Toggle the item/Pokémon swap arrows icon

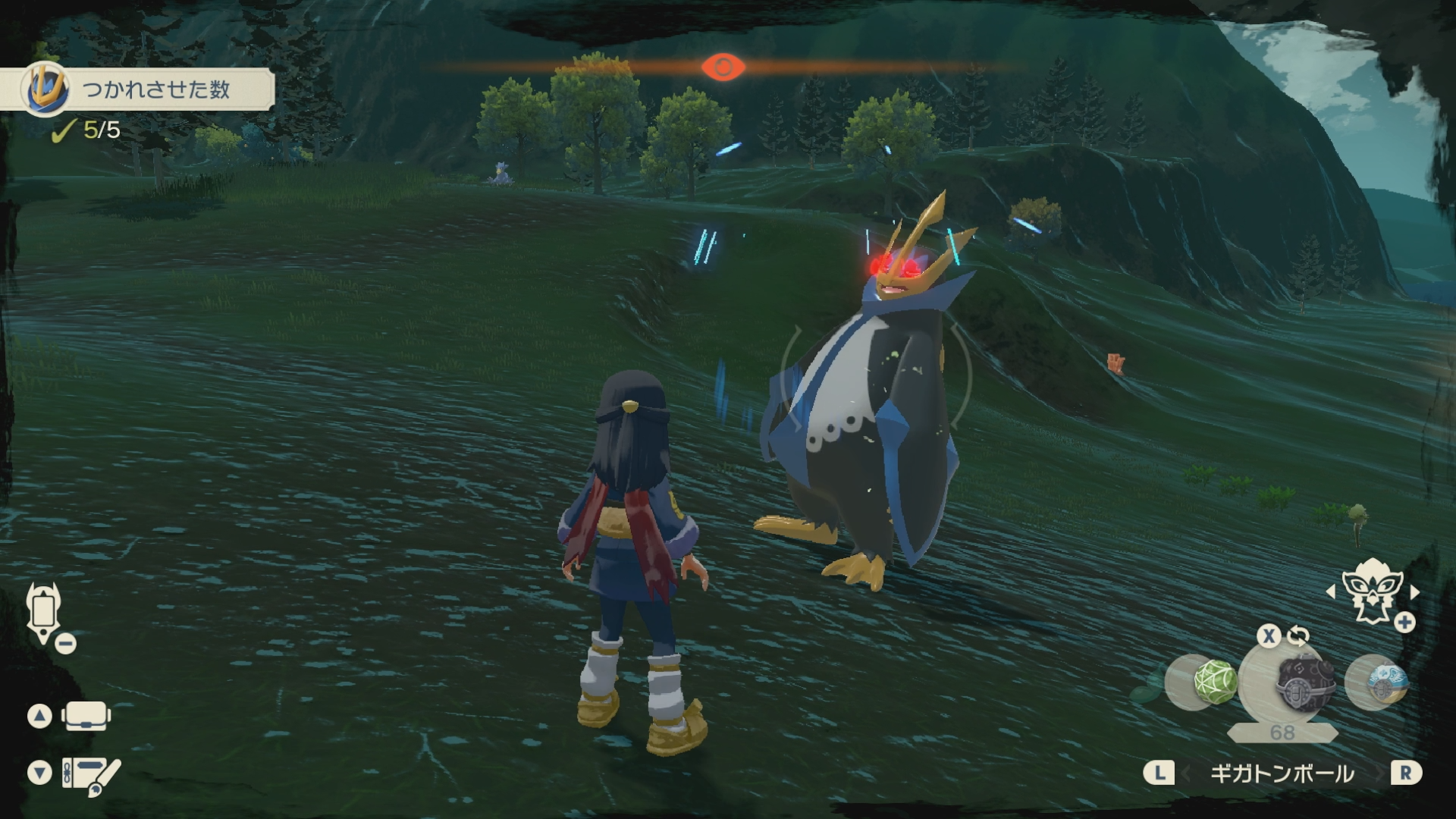click(1298, 635)
